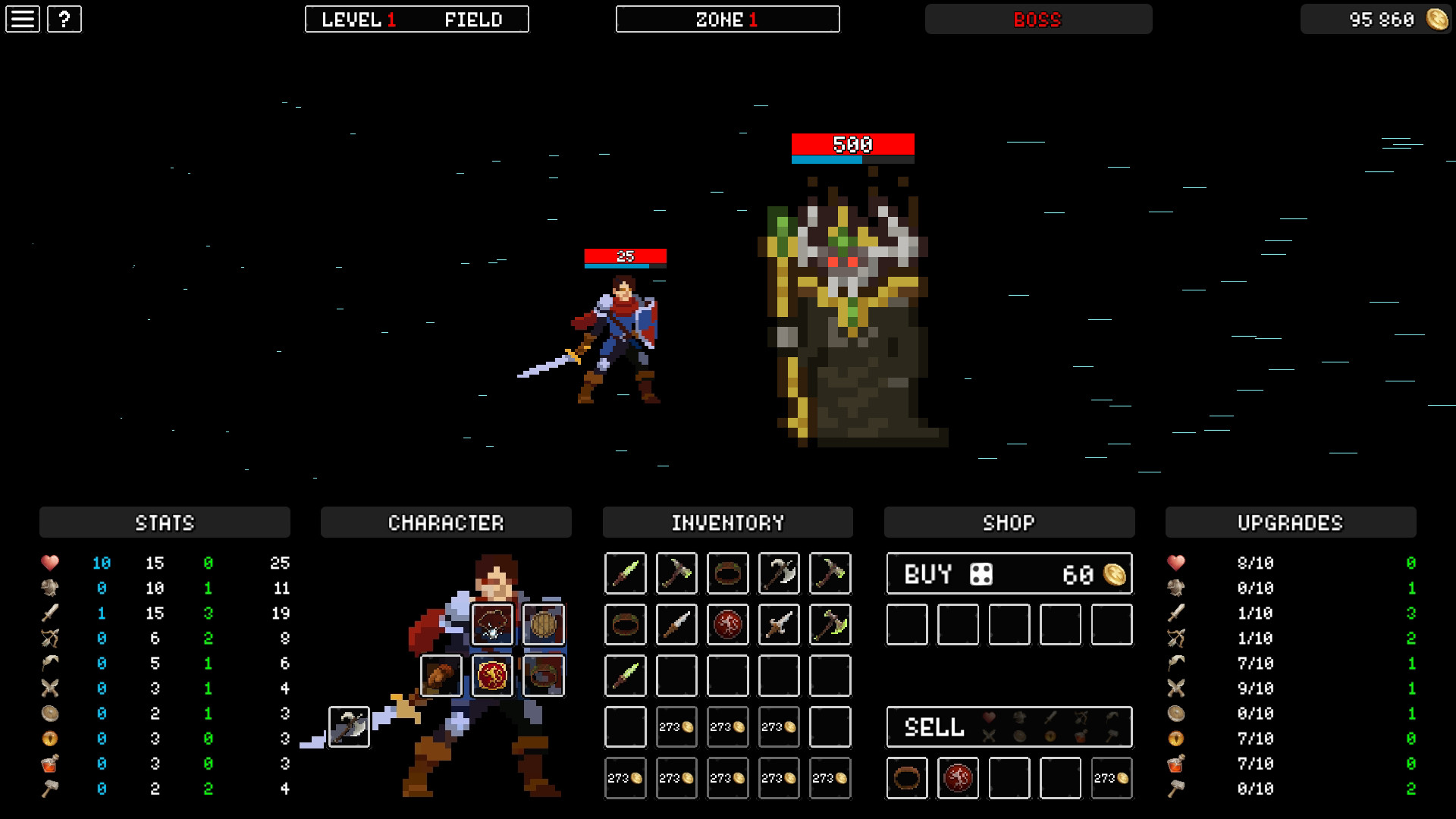Click the hammer stat icon in UPGRADES
Viewport: 1456px width, 819px height.
(x=1176, y=788)
